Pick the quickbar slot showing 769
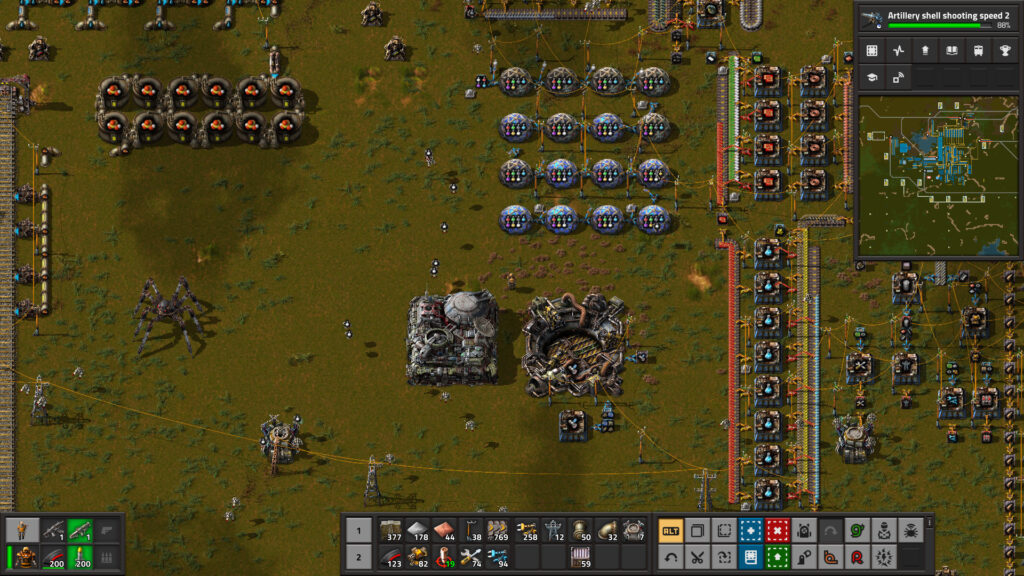Image resolution: width=1024 pixels, height=576 pixels. 497,531
